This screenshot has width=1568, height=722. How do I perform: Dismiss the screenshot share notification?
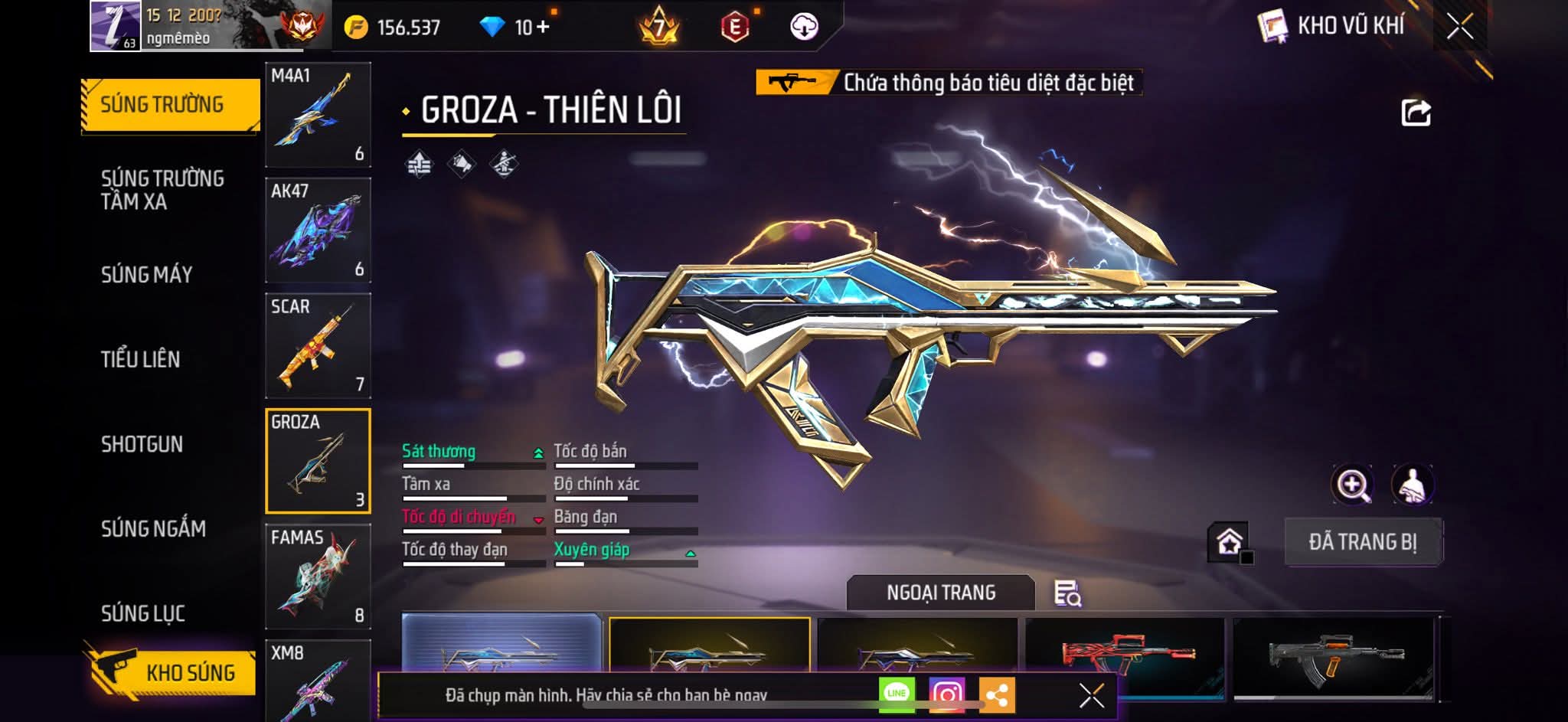click(x=1091, y=695)
